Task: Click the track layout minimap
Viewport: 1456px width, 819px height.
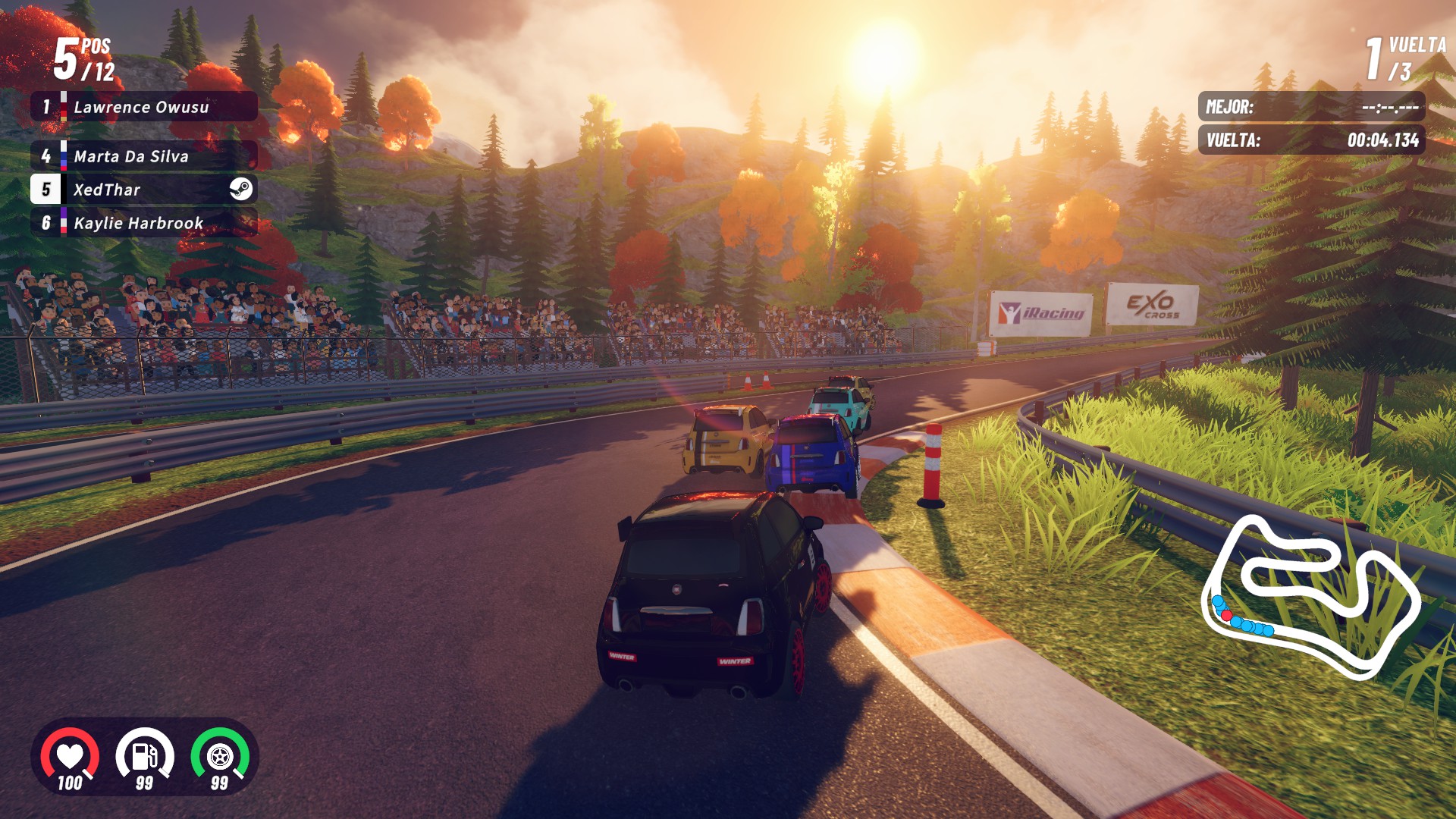Action: (x=1310, y=596)
